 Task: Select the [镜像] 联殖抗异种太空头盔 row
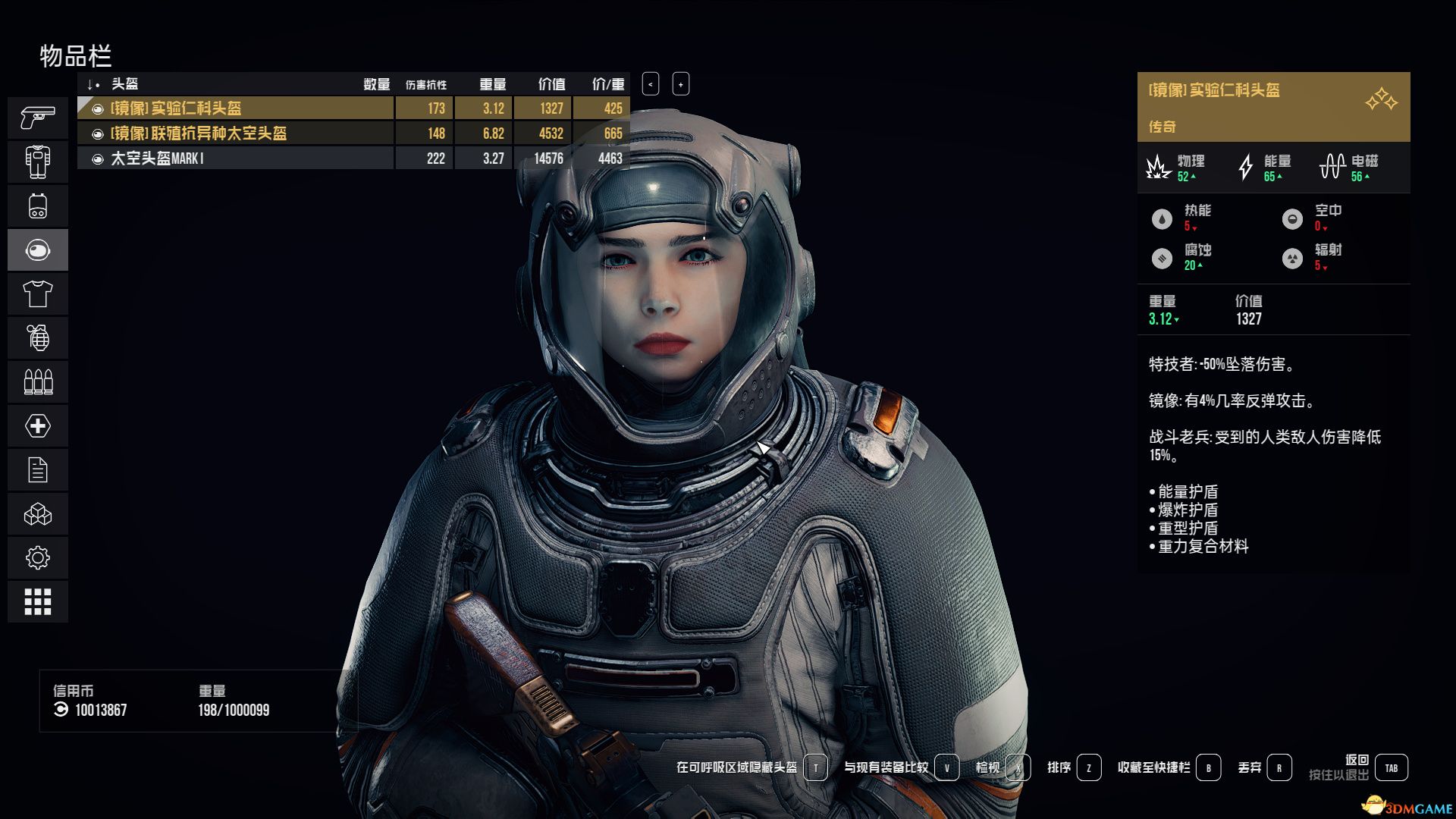235,133
